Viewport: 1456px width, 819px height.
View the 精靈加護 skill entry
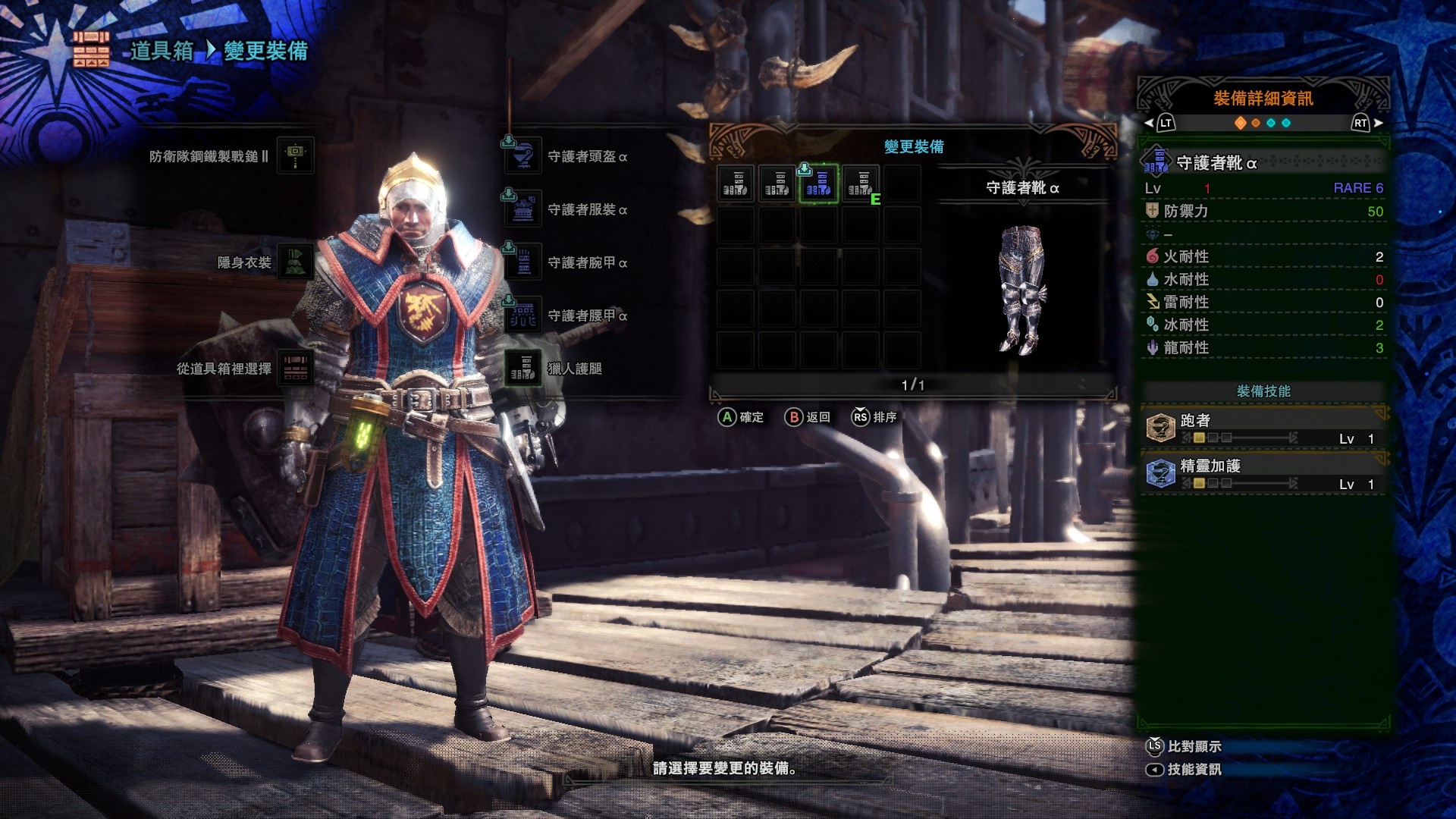(1263, 474)
